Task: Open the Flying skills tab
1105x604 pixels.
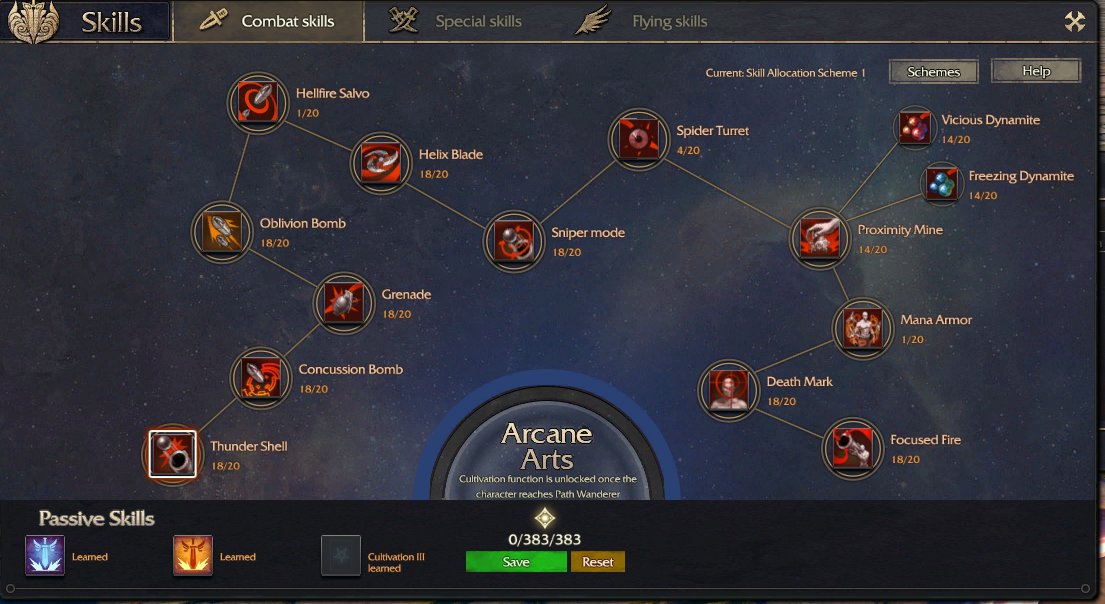Action: 654,21
